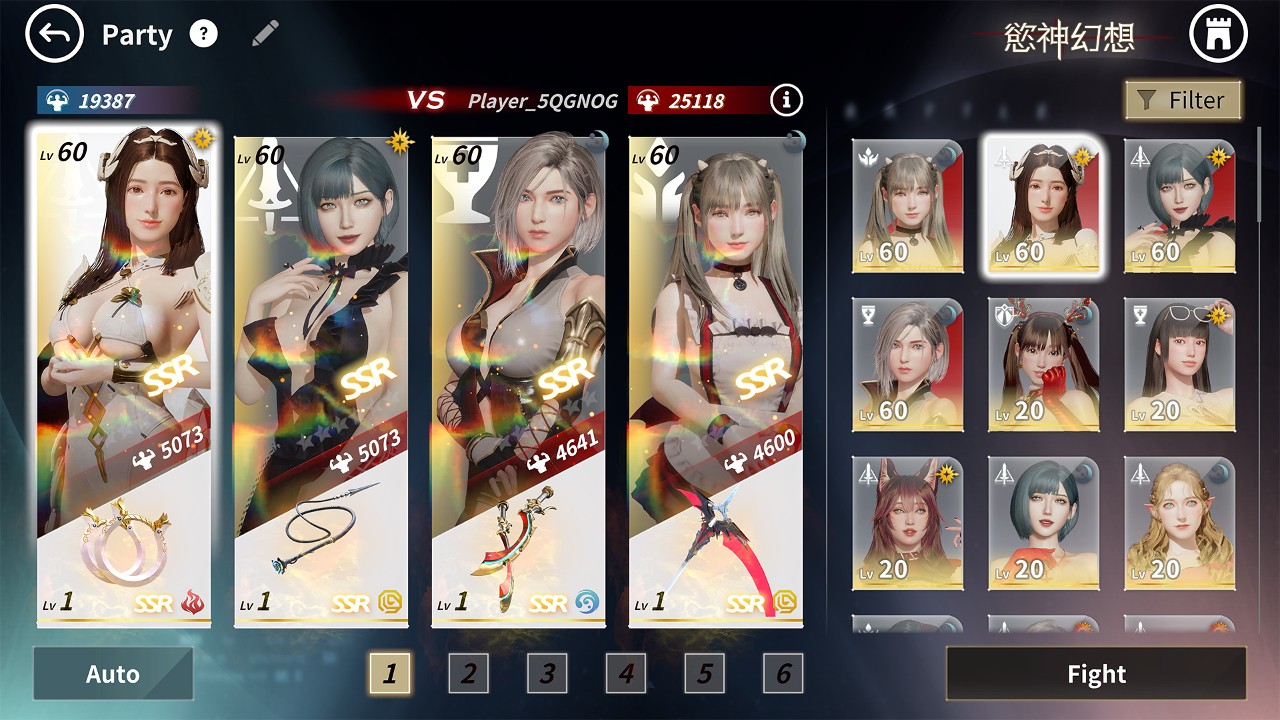Show enemy info for Player_5QGNOG
Screen dimensions: 1280x720
[787, 100]
